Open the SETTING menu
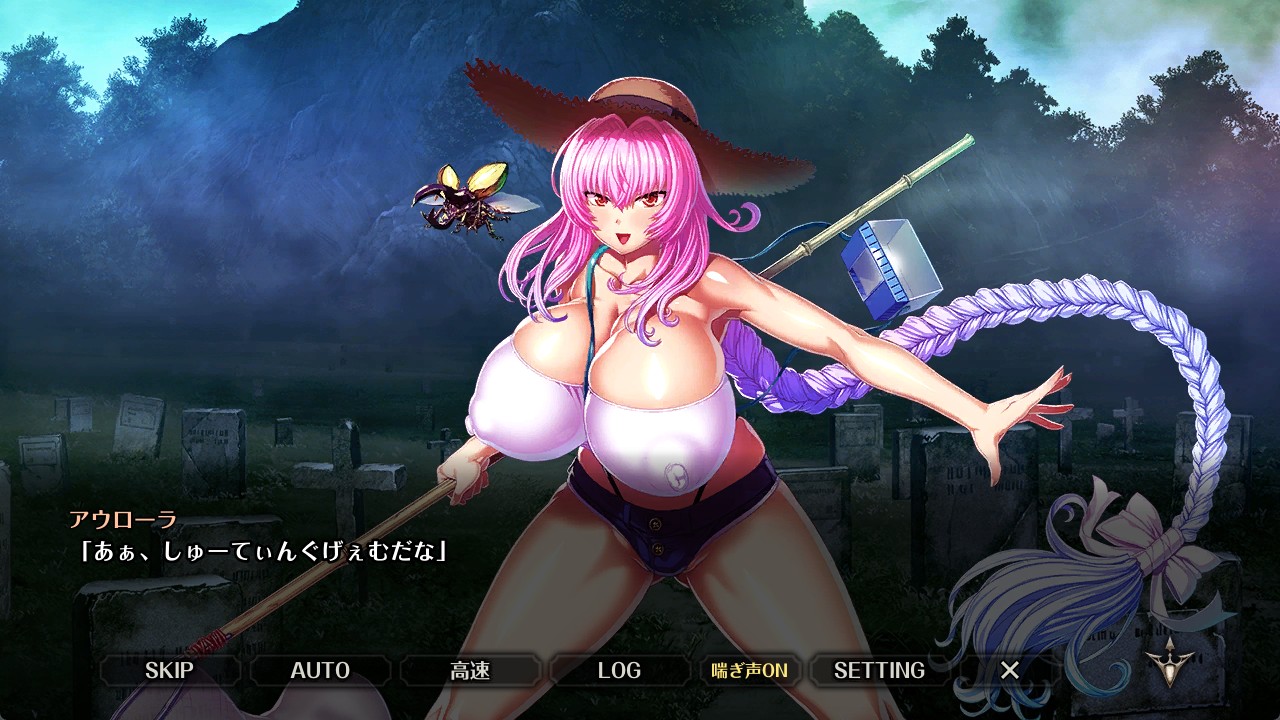This screenshot has width=1280, height=720. [x=879, y=670]
